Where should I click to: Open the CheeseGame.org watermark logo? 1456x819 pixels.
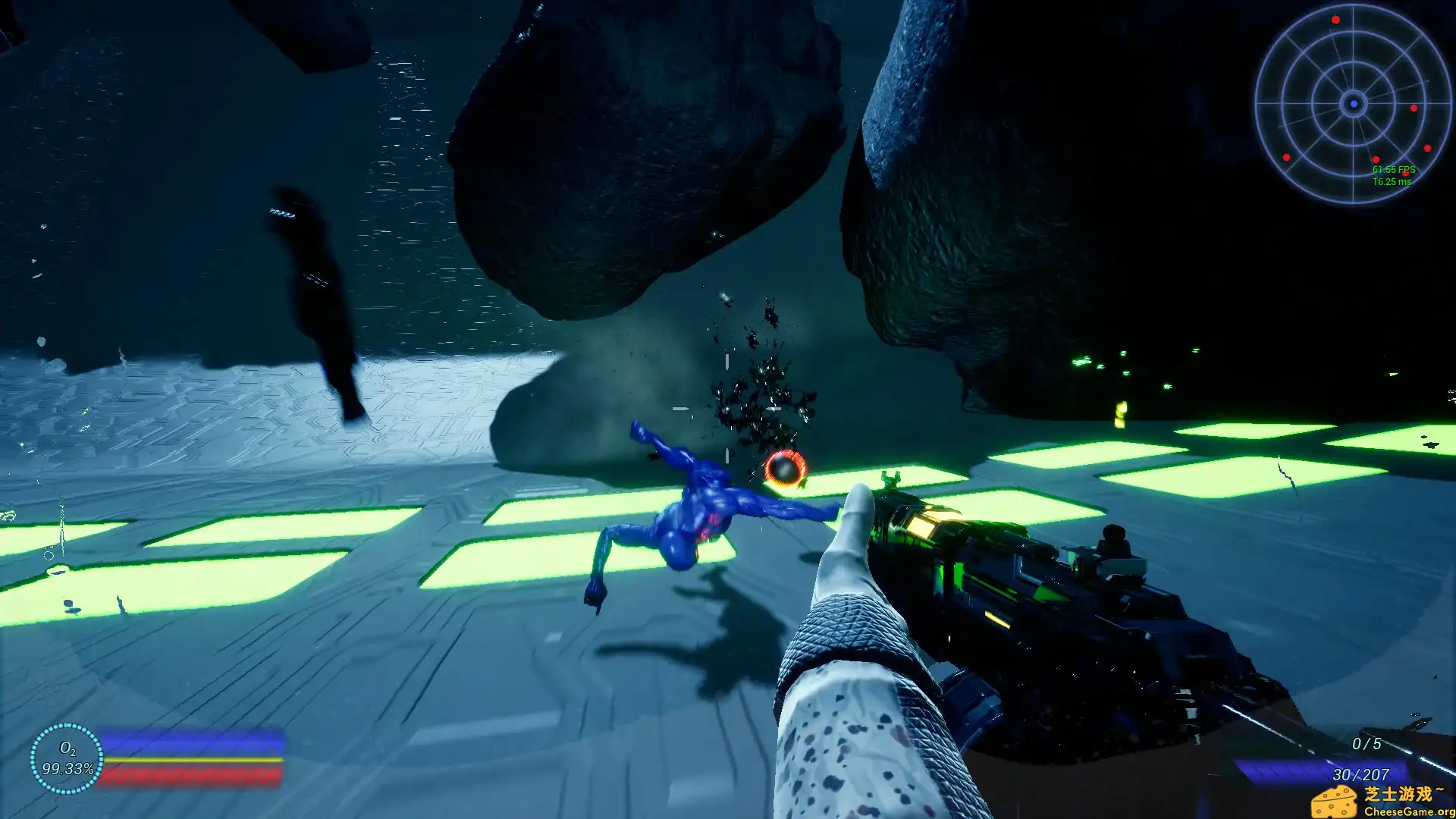tap(1382, 801)
